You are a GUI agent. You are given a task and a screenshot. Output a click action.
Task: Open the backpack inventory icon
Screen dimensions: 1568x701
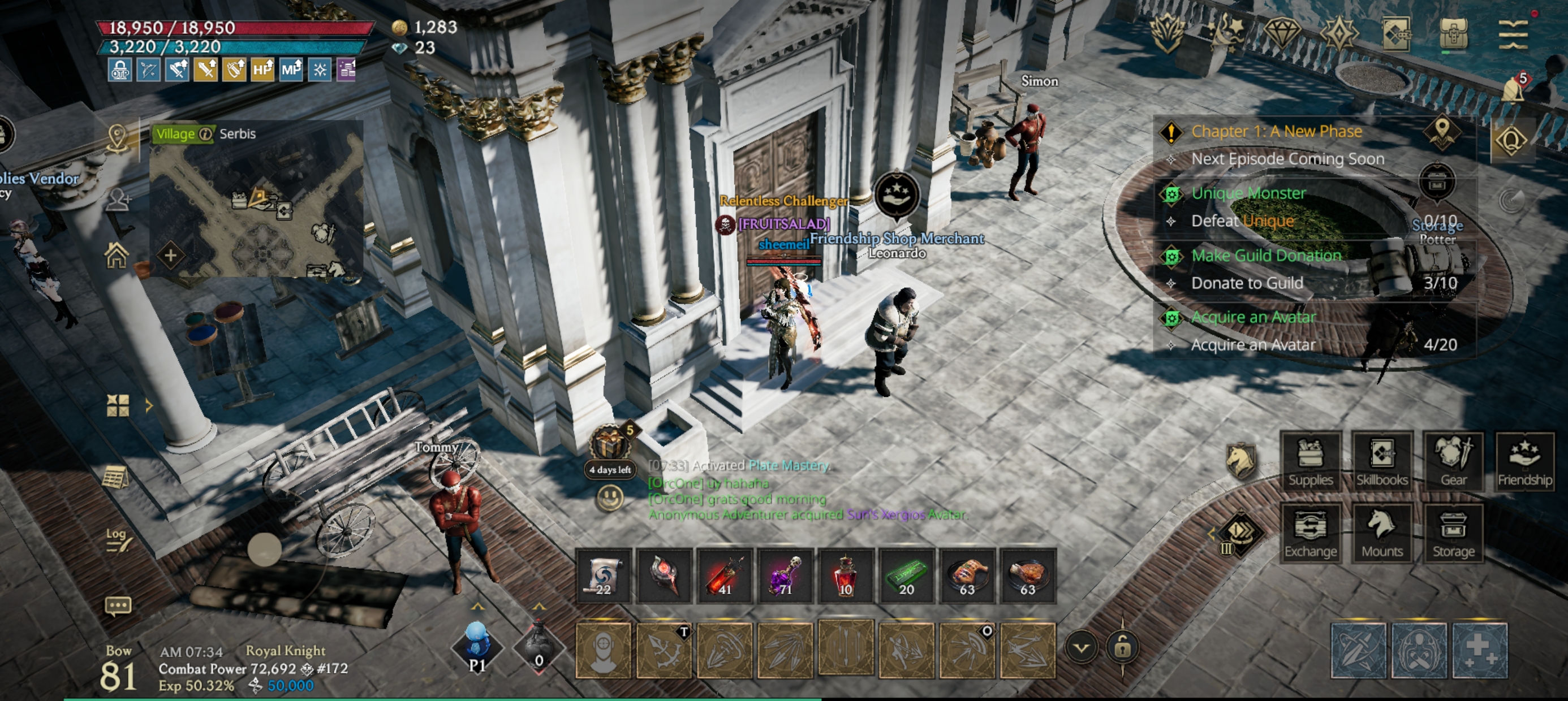(1454, 33)
